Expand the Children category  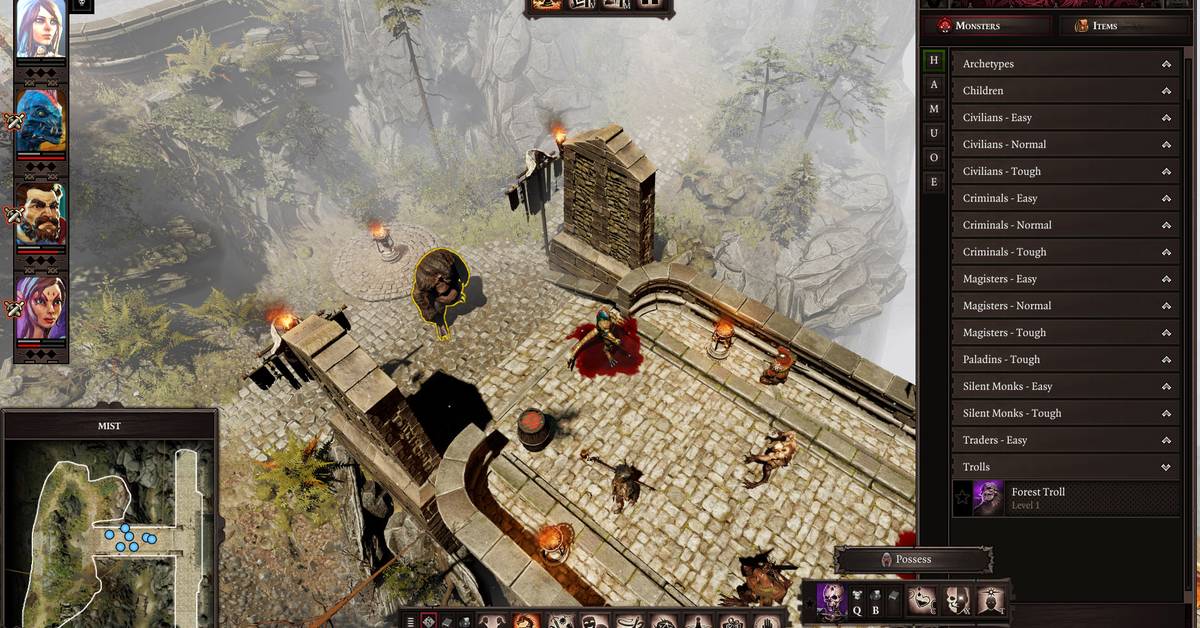coord(1065,91)
